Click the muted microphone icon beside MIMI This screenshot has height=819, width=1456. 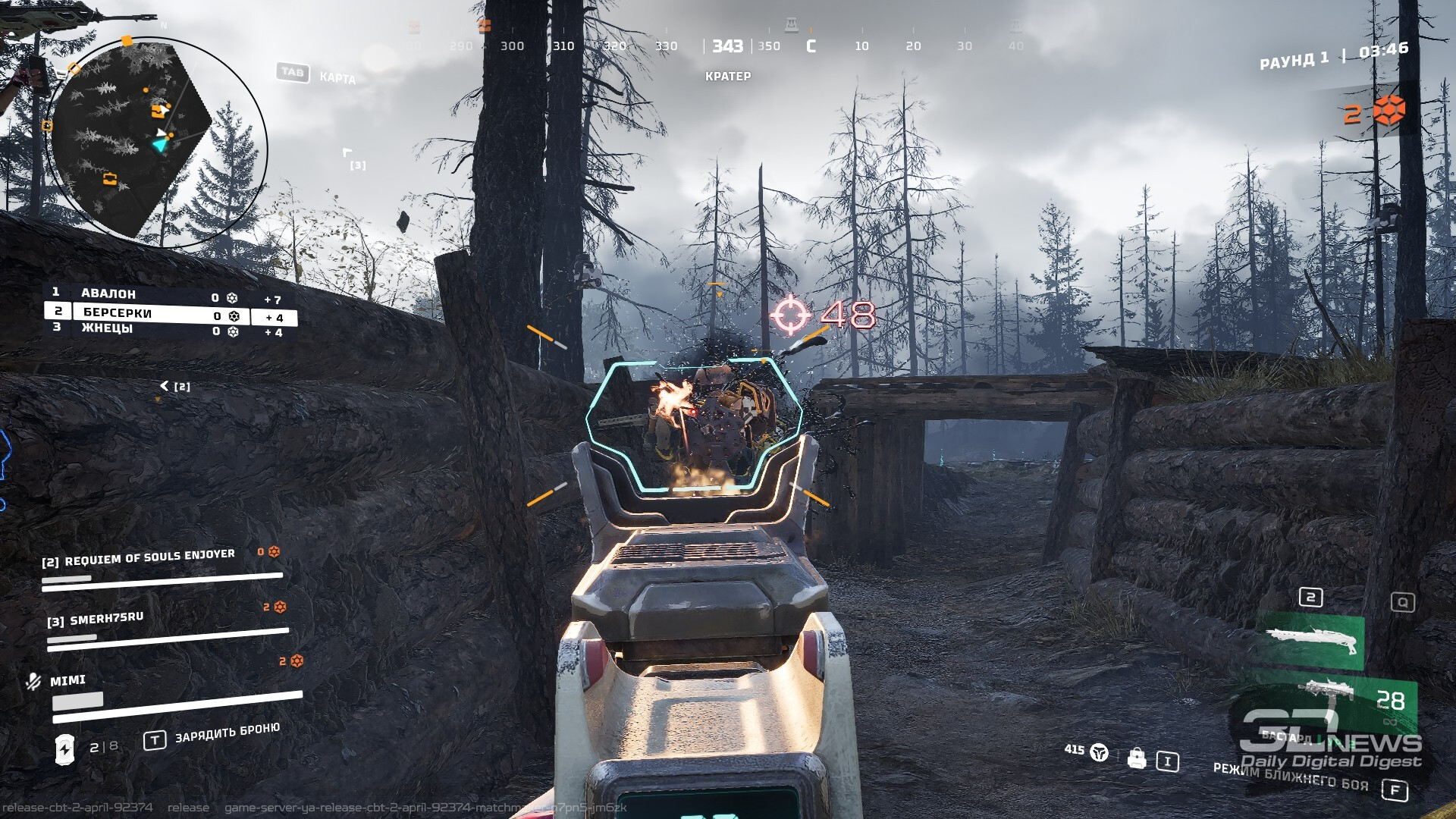[33, 681]
